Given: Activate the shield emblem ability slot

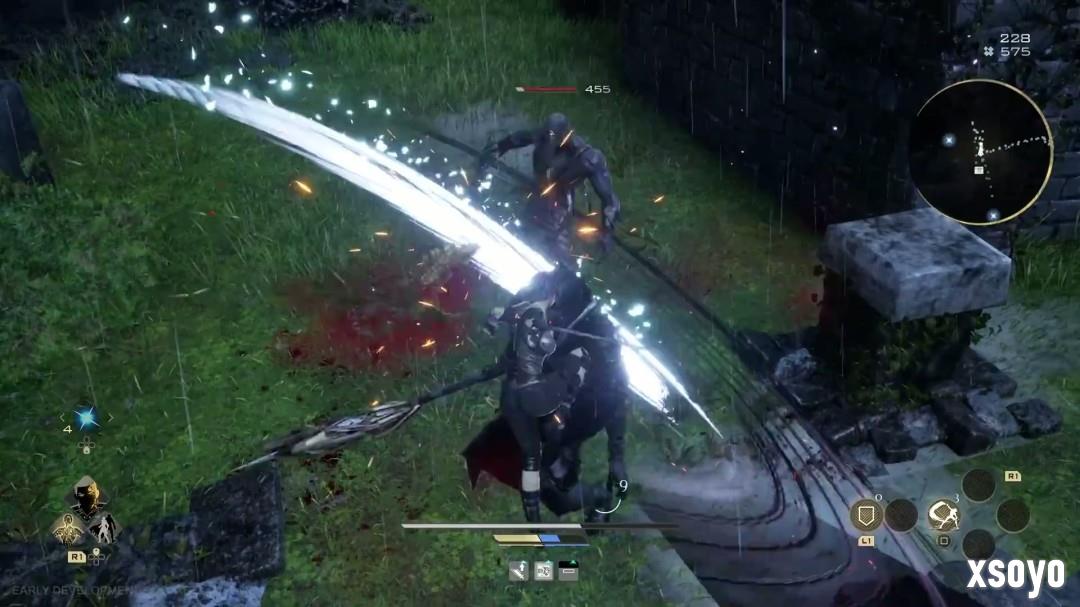Looking at the screenshot, I should click(865, 515).
